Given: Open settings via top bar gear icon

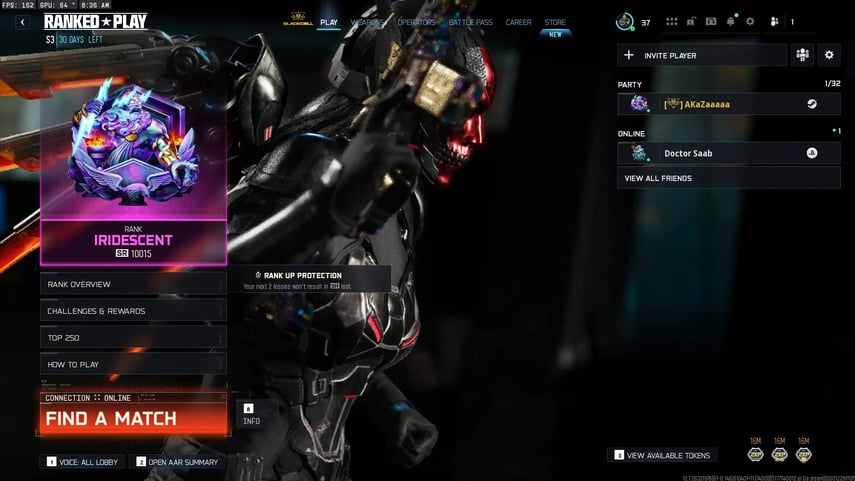Looking at the screenshot, I should coord(750,21).
